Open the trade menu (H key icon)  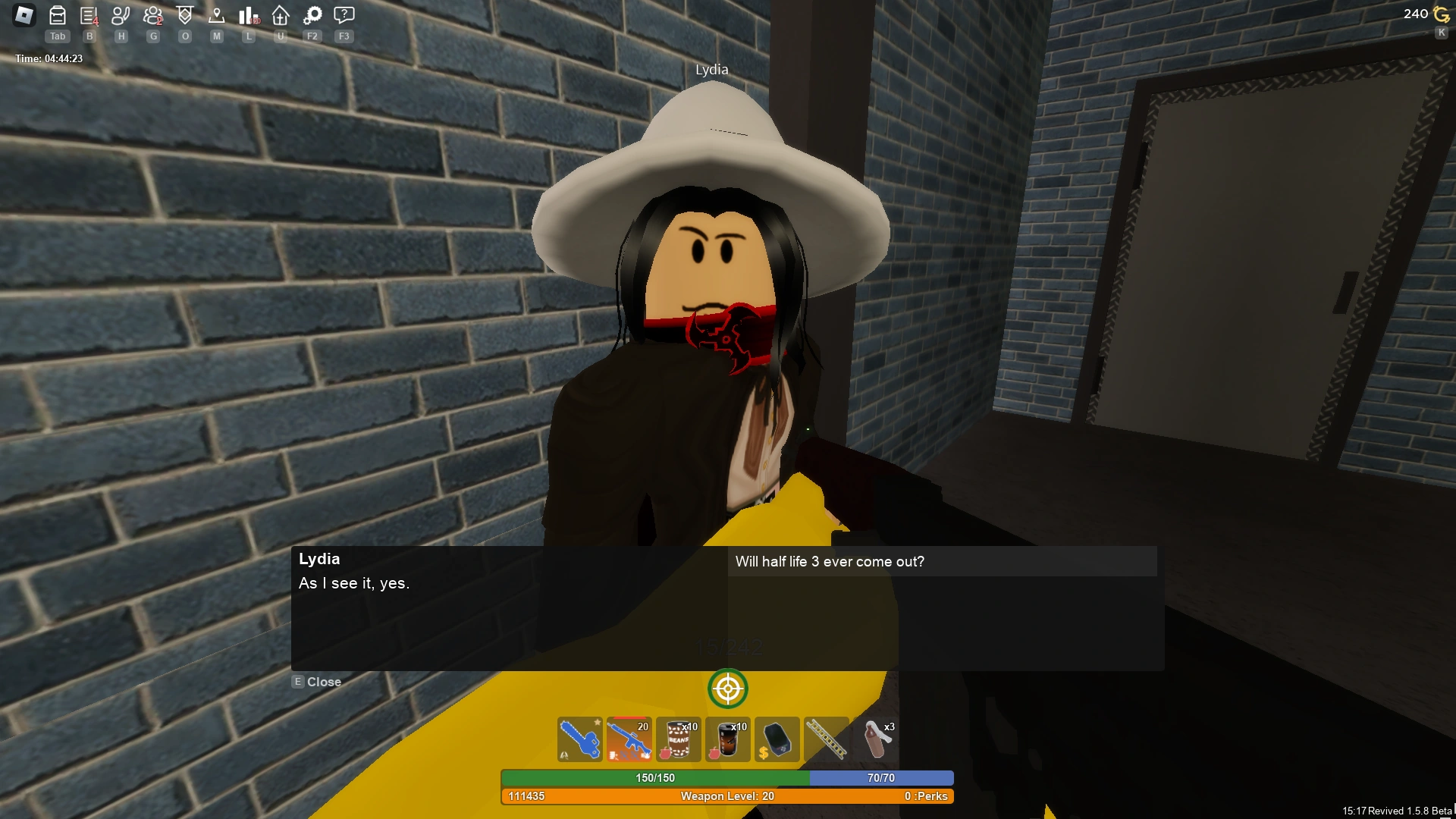(121, 15)
